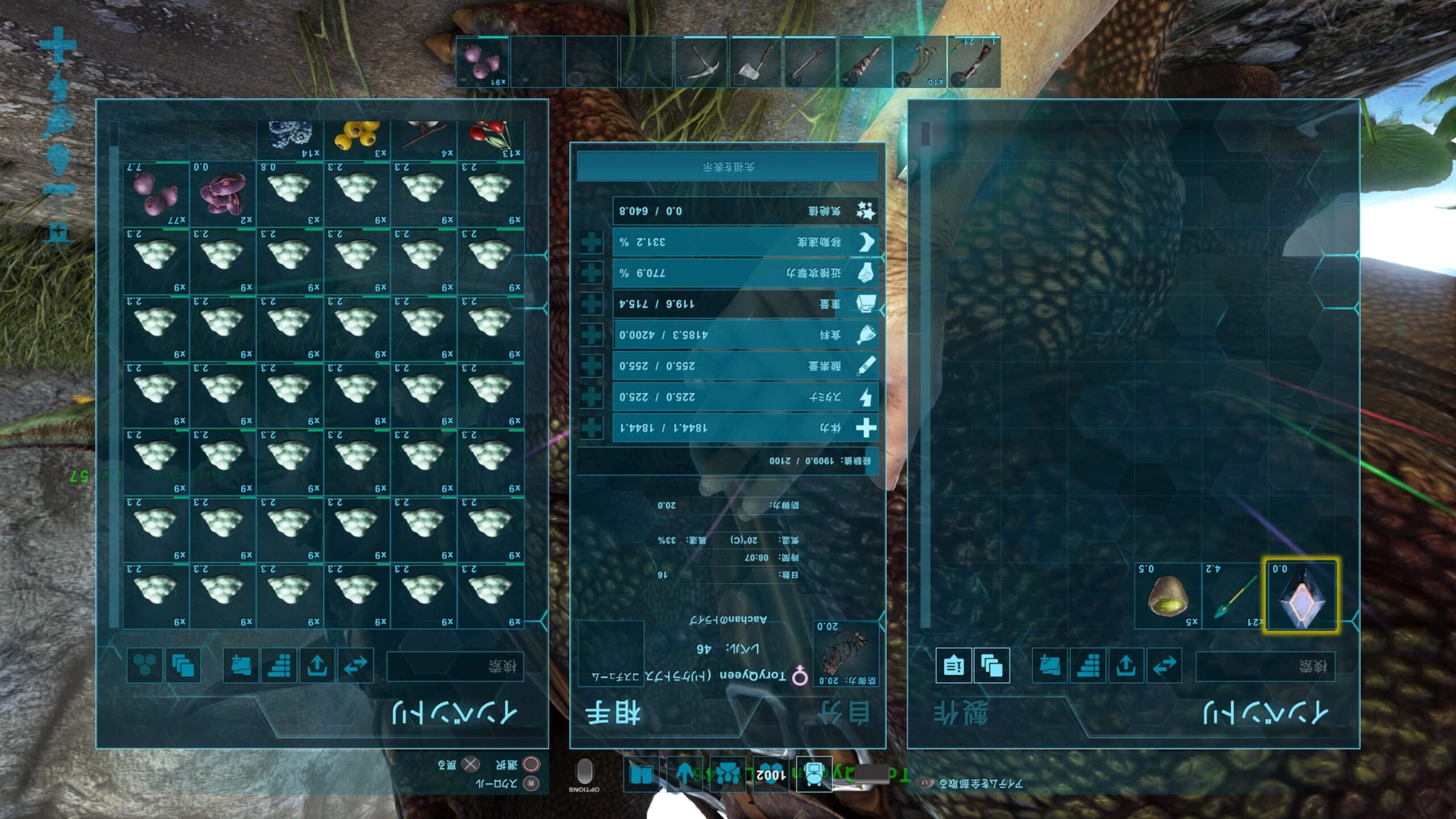Choose the hatchet hotbar slot

click(756, 62)
